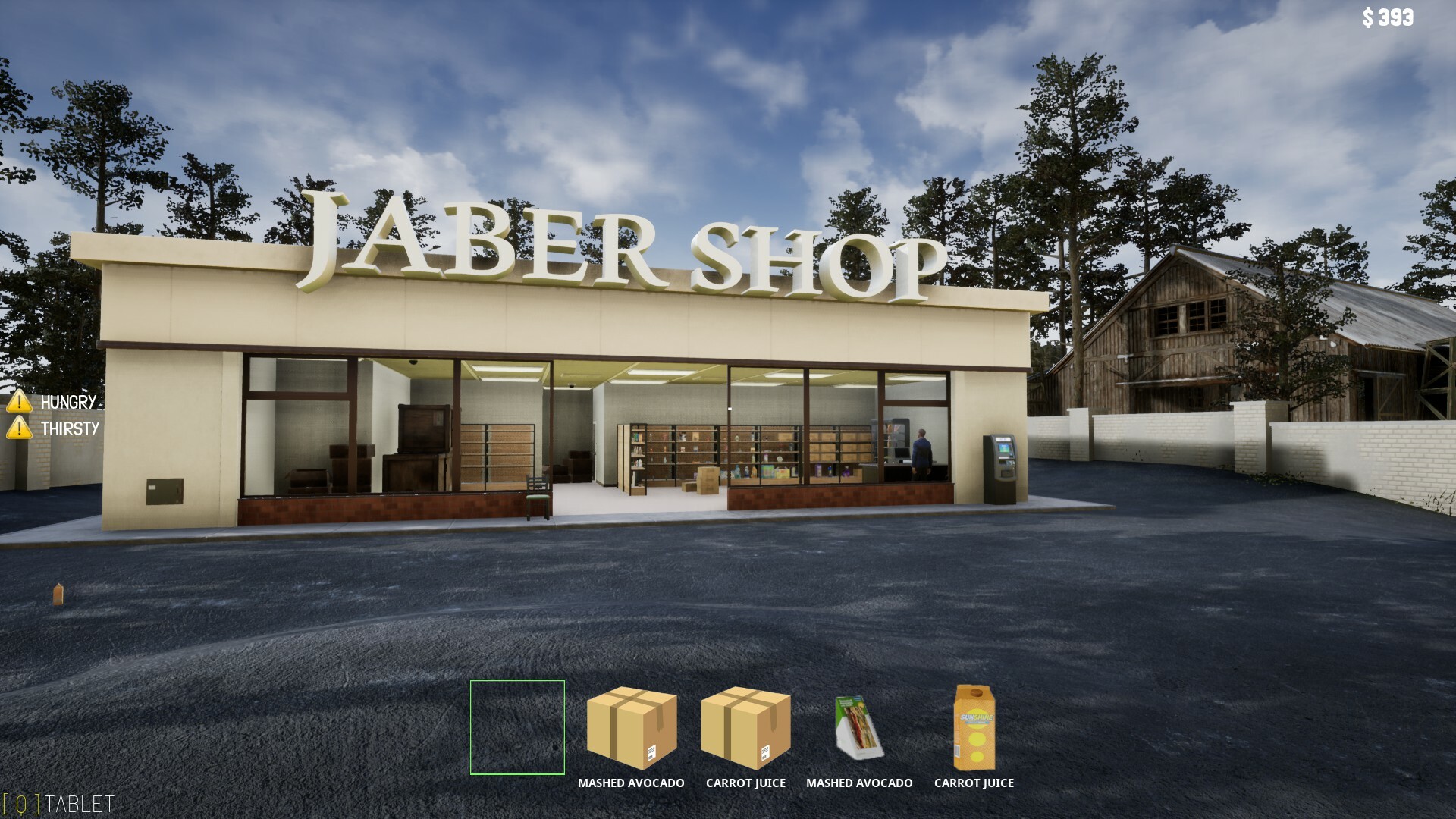1456x819 pixels.
Task: Select the empty green-highlighted hotbar slot
Action: tap(517, 726)
